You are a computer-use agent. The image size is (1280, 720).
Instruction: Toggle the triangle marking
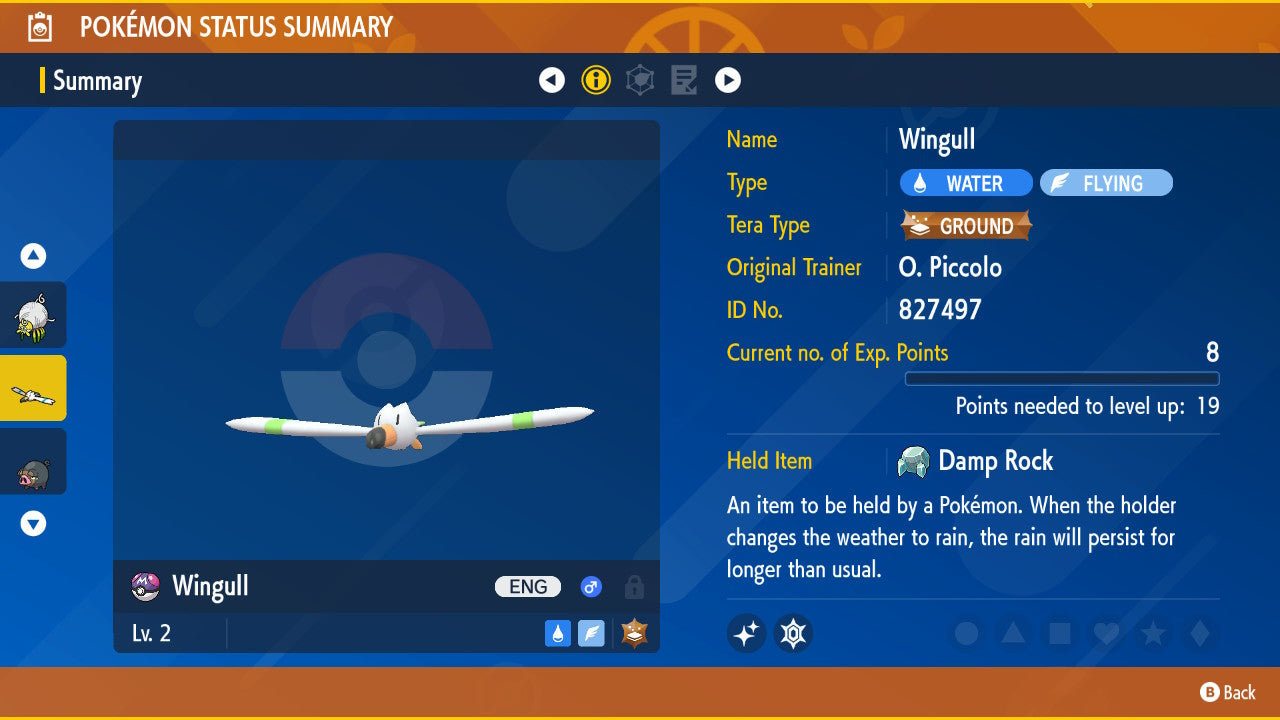(x=1013, y=633)
